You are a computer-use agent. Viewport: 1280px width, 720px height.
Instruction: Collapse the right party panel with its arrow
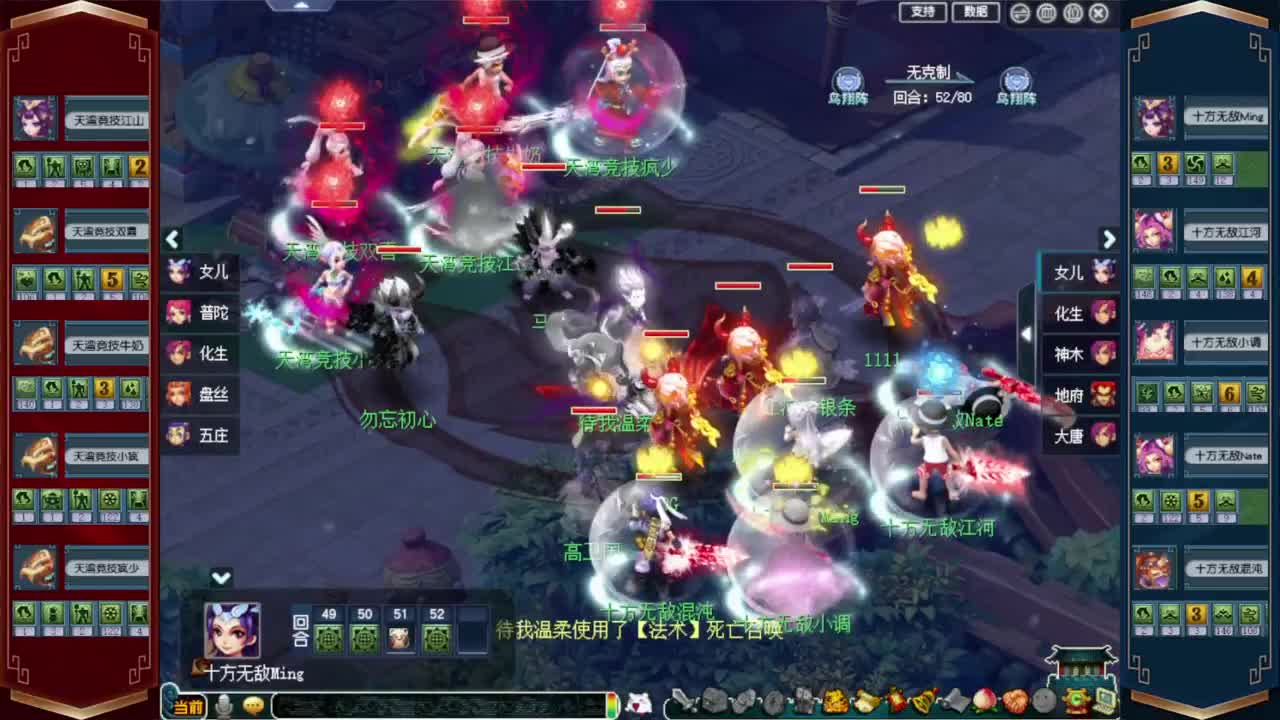coord(1109,240)
